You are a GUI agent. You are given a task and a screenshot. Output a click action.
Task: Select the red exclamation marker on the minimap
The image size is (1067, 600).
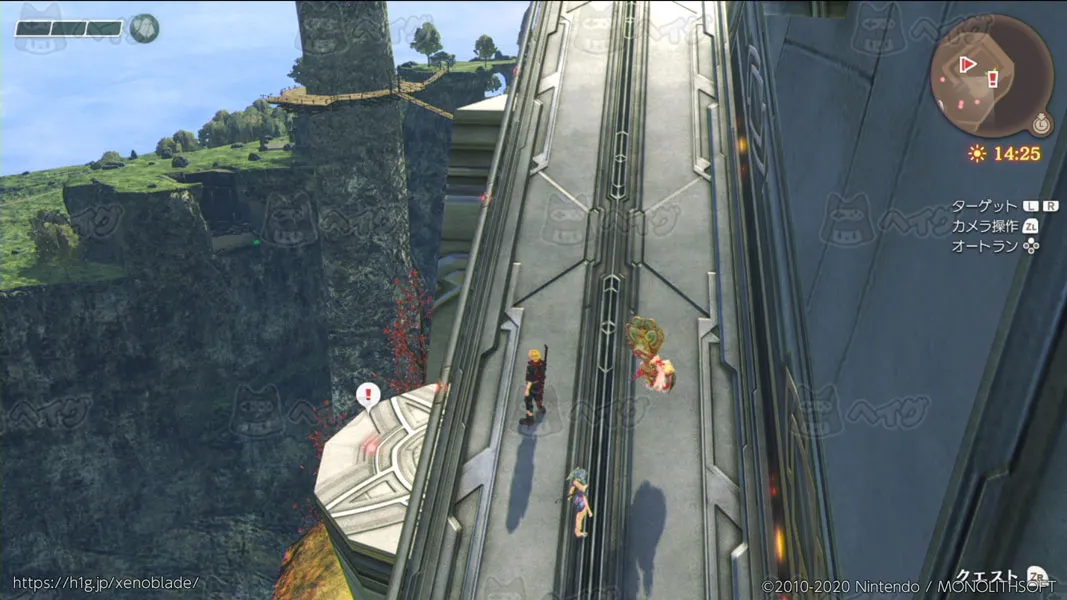pos(993,79)
